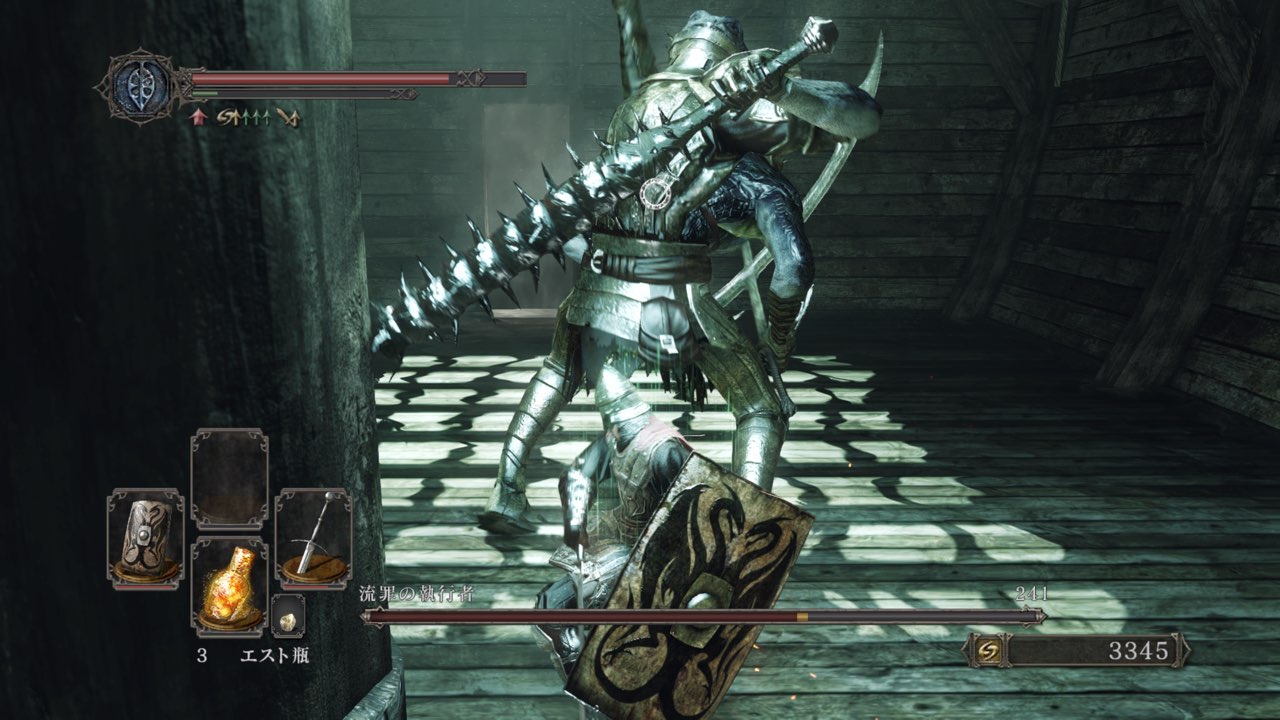This screenshot has width=1280, height=720.
Task: Click the soul-gain buff icon with green arrows
Action: pyautogui.click(x=243, y=117)
